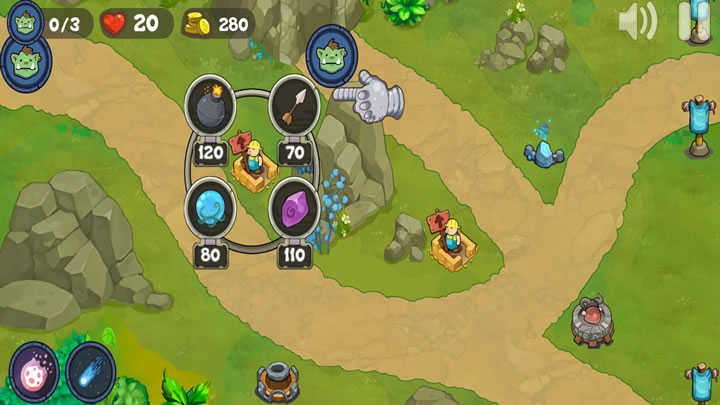Image resolution: width=720 pixels, height=405 pixels.
Task: Toggle the sound speaker button
Action: 636,21
